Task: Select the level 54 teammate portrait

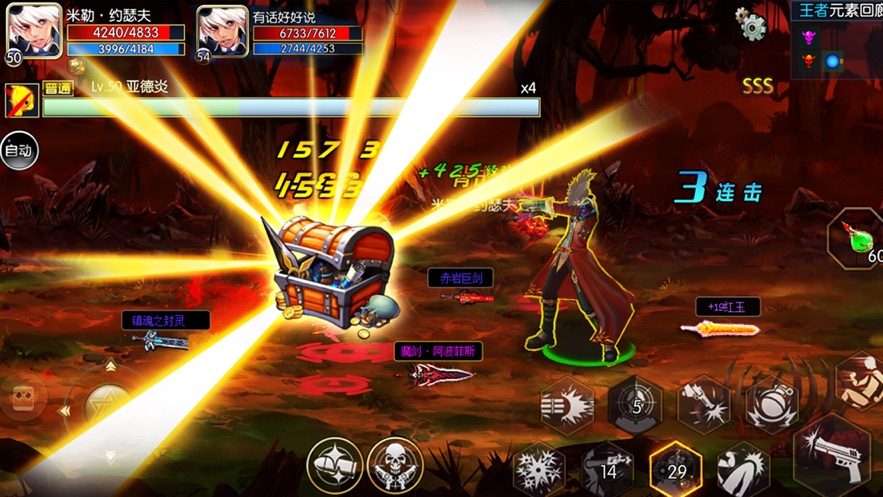Action: [222, 31]
